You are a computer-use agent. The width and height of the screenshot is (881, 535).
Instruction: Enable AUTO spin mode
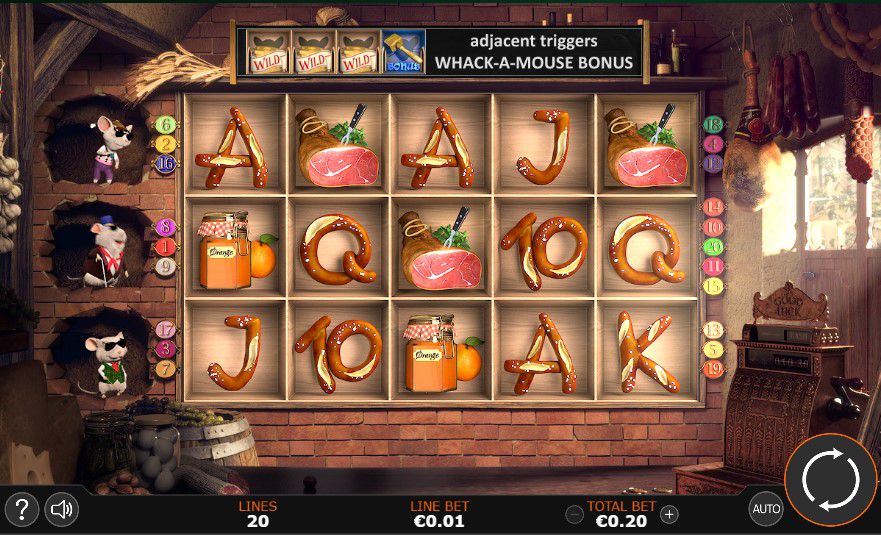tap(766, 509)
